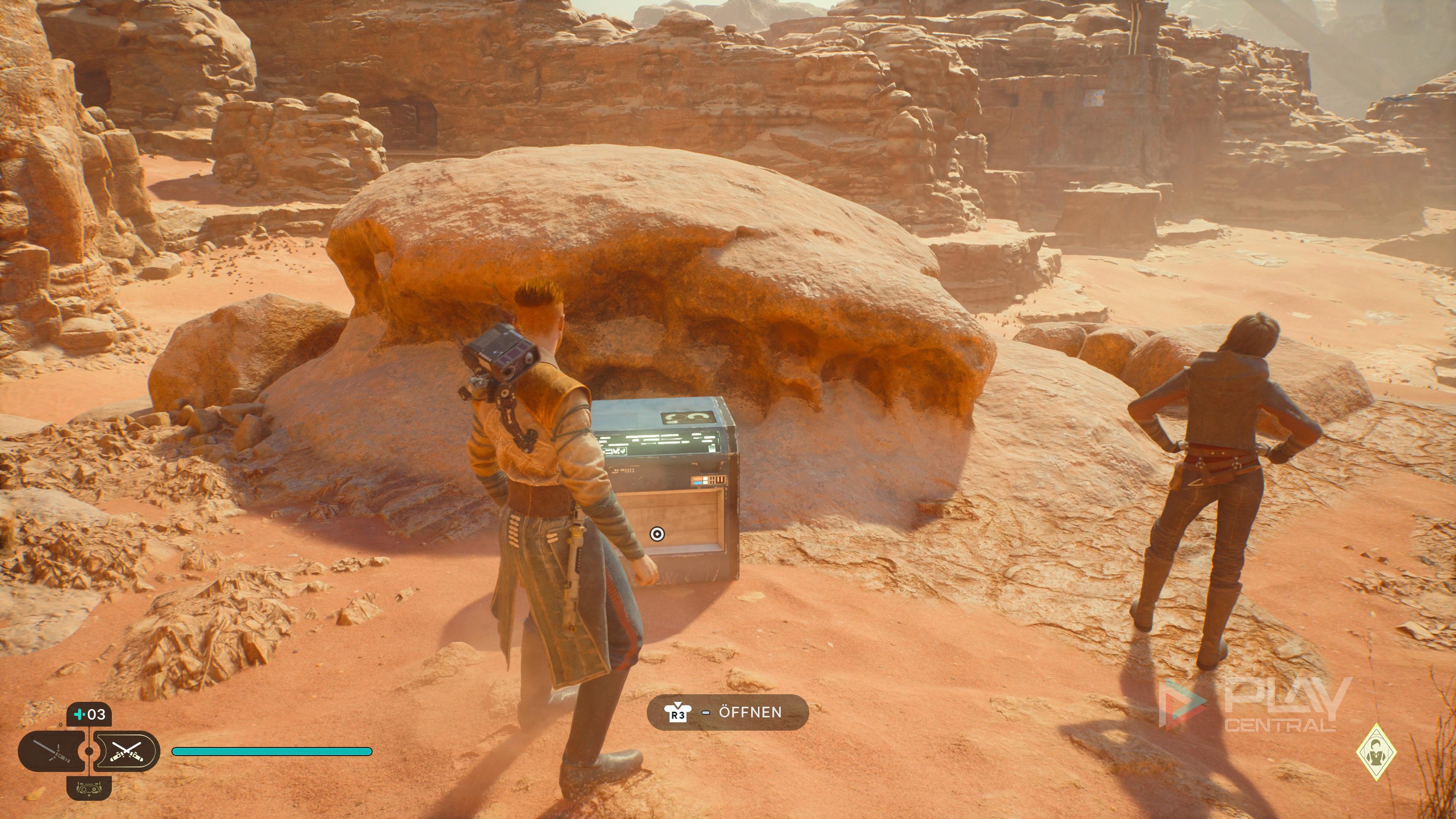
Task: Activate the BD-1 droid slot
Action: tap(89, 788)
